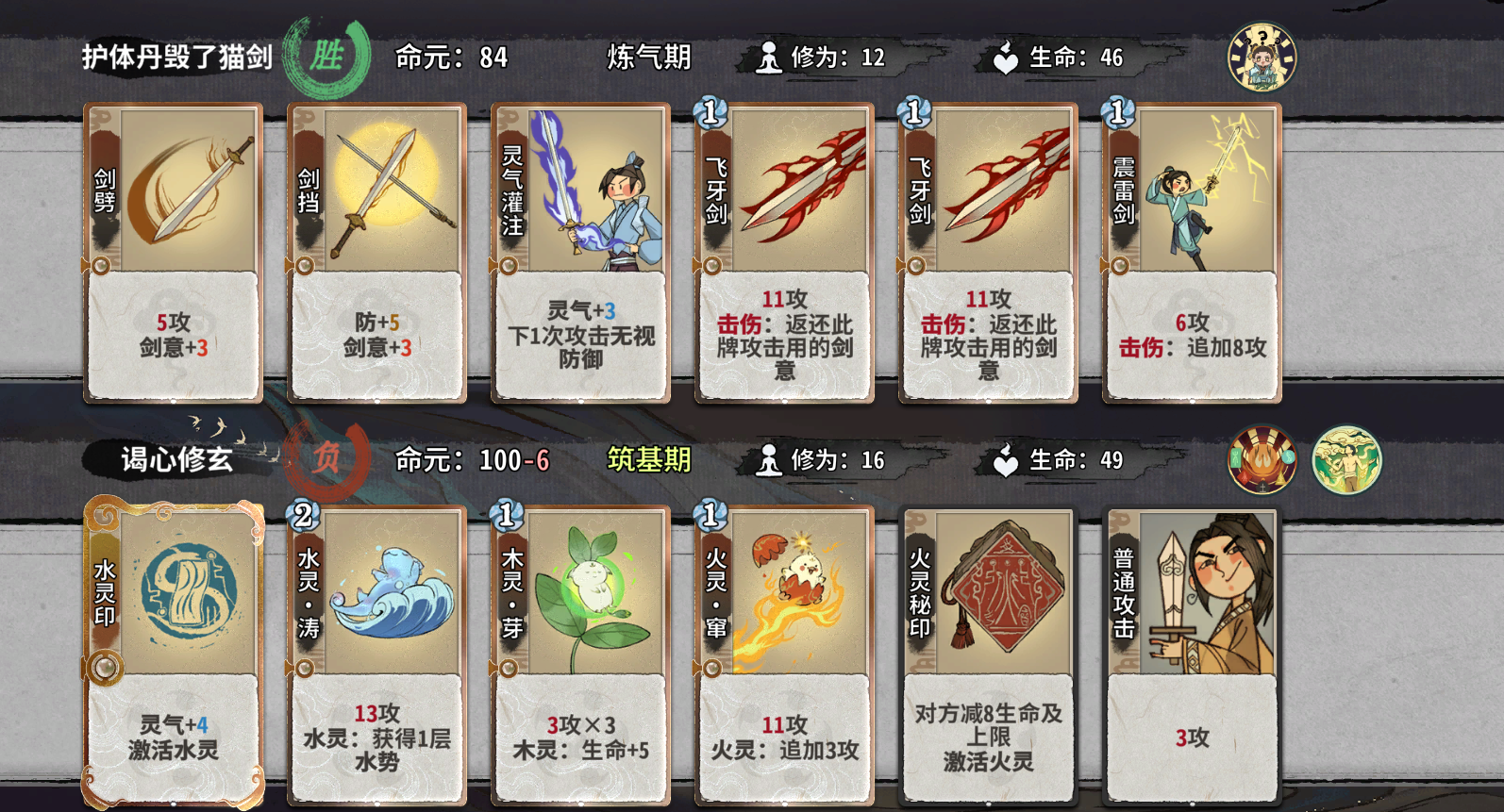Toggle the level 1 badge on 震雷剑

point(1116,112)
